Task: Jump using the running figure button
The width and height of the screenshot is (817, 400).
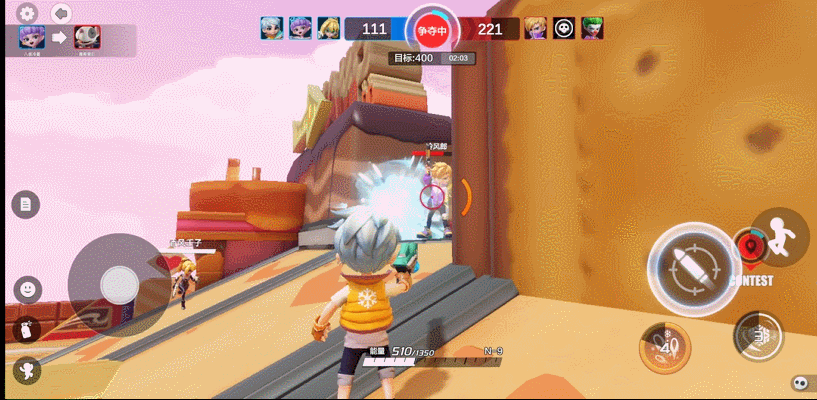Action: (x=780, y=236)
